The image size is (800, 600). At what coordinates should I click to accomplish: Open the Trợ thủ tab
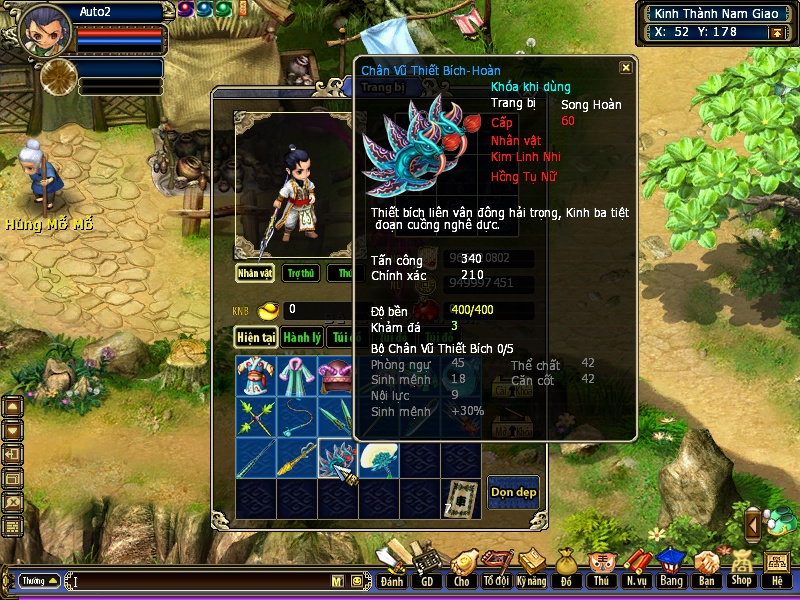coord(299,273)
